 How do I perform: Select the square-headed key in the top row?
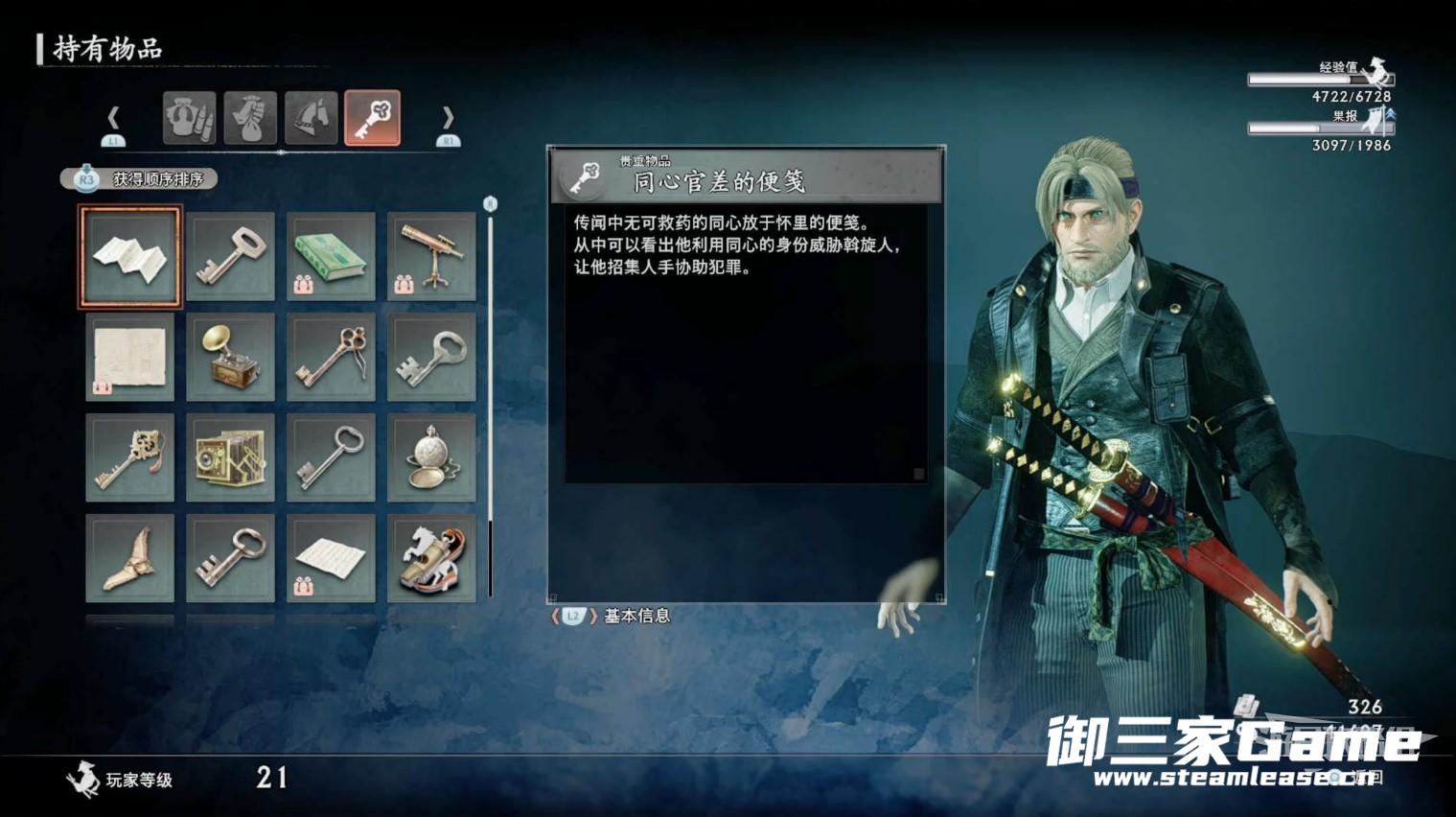click(230, 257)
